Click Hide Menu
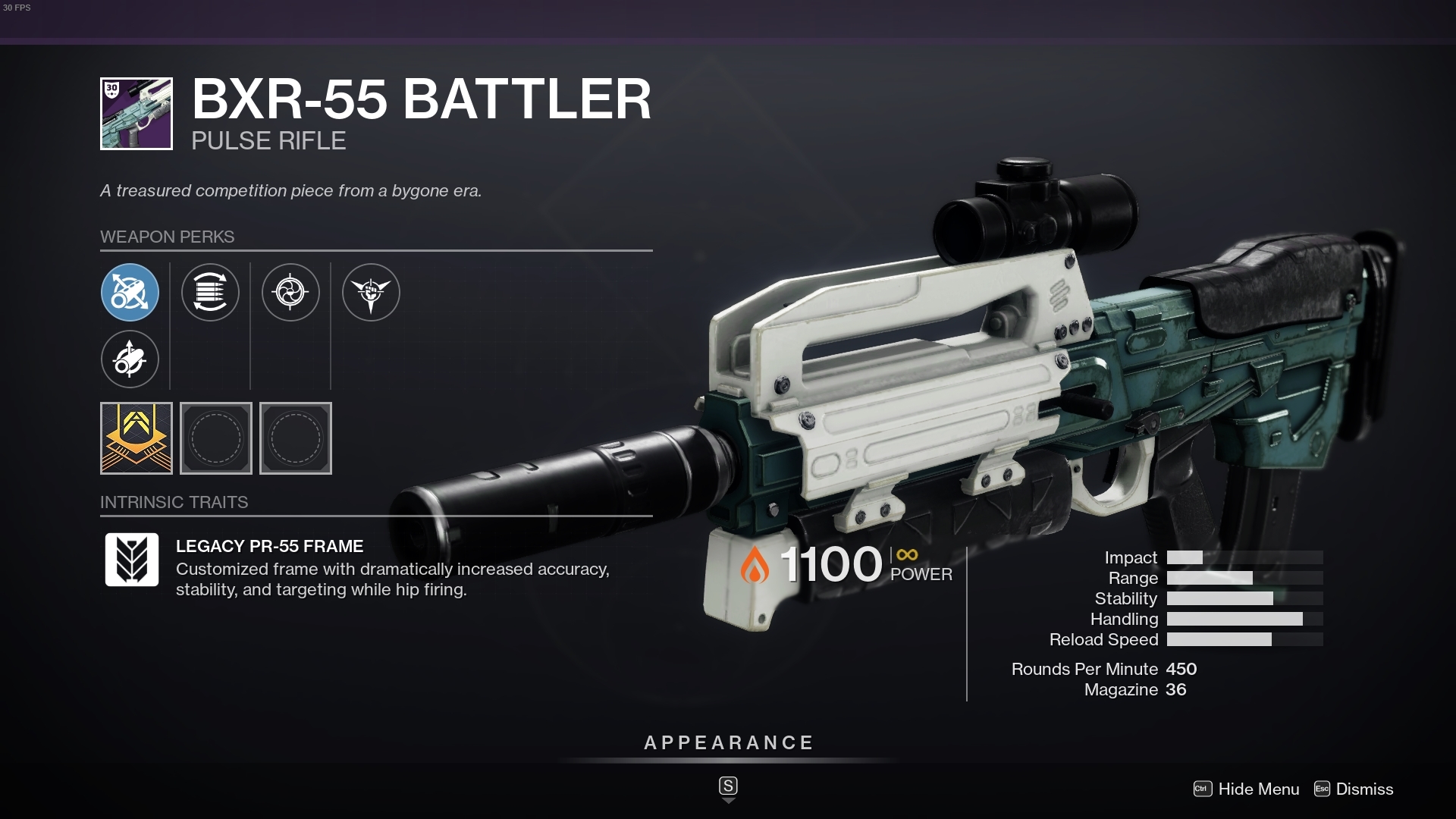 (1257, 789)
